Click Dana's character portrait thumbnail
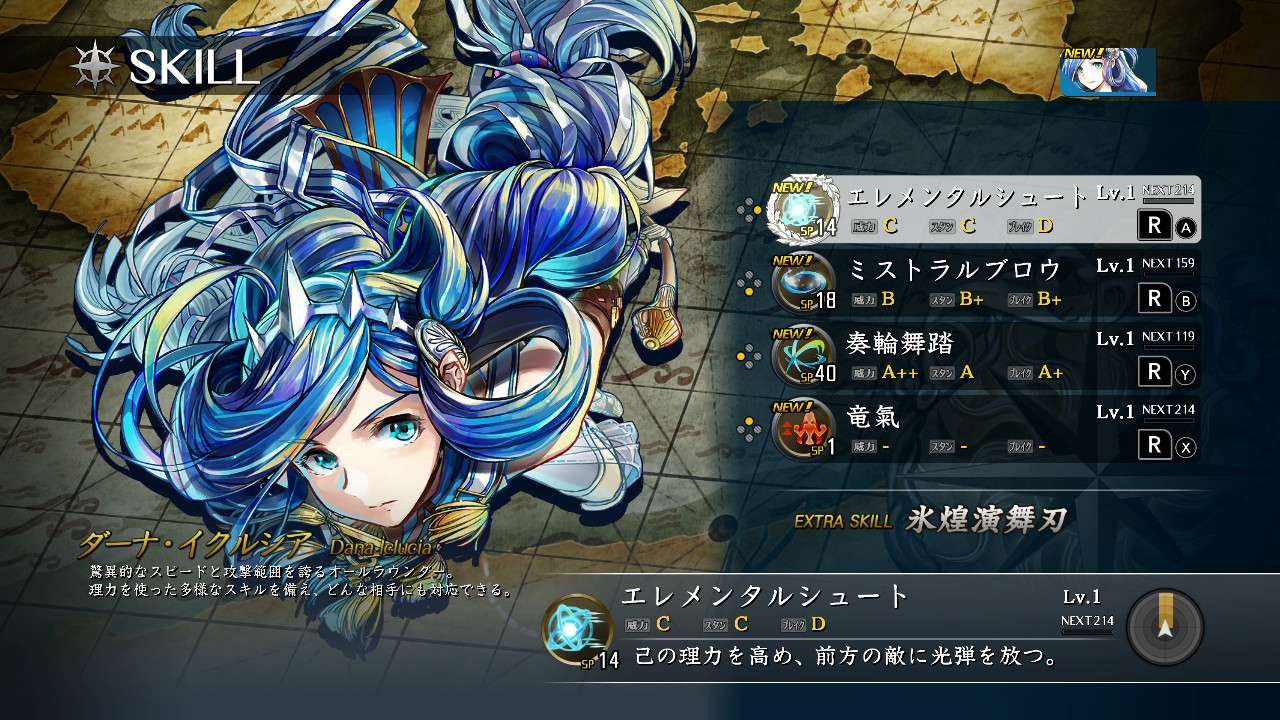 [x=1108, y=72]
